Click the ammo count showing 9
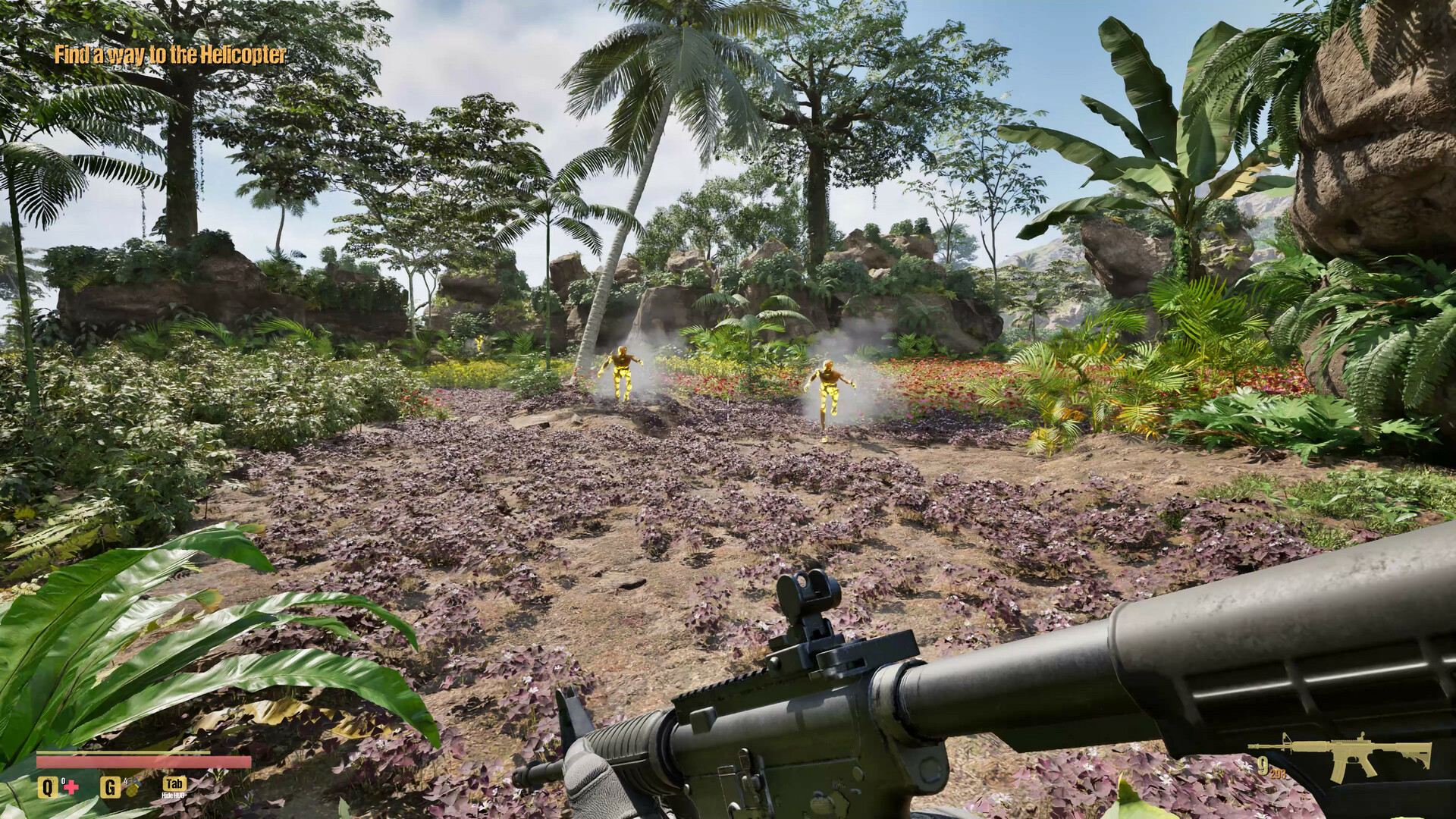 tap(1263, 765)
